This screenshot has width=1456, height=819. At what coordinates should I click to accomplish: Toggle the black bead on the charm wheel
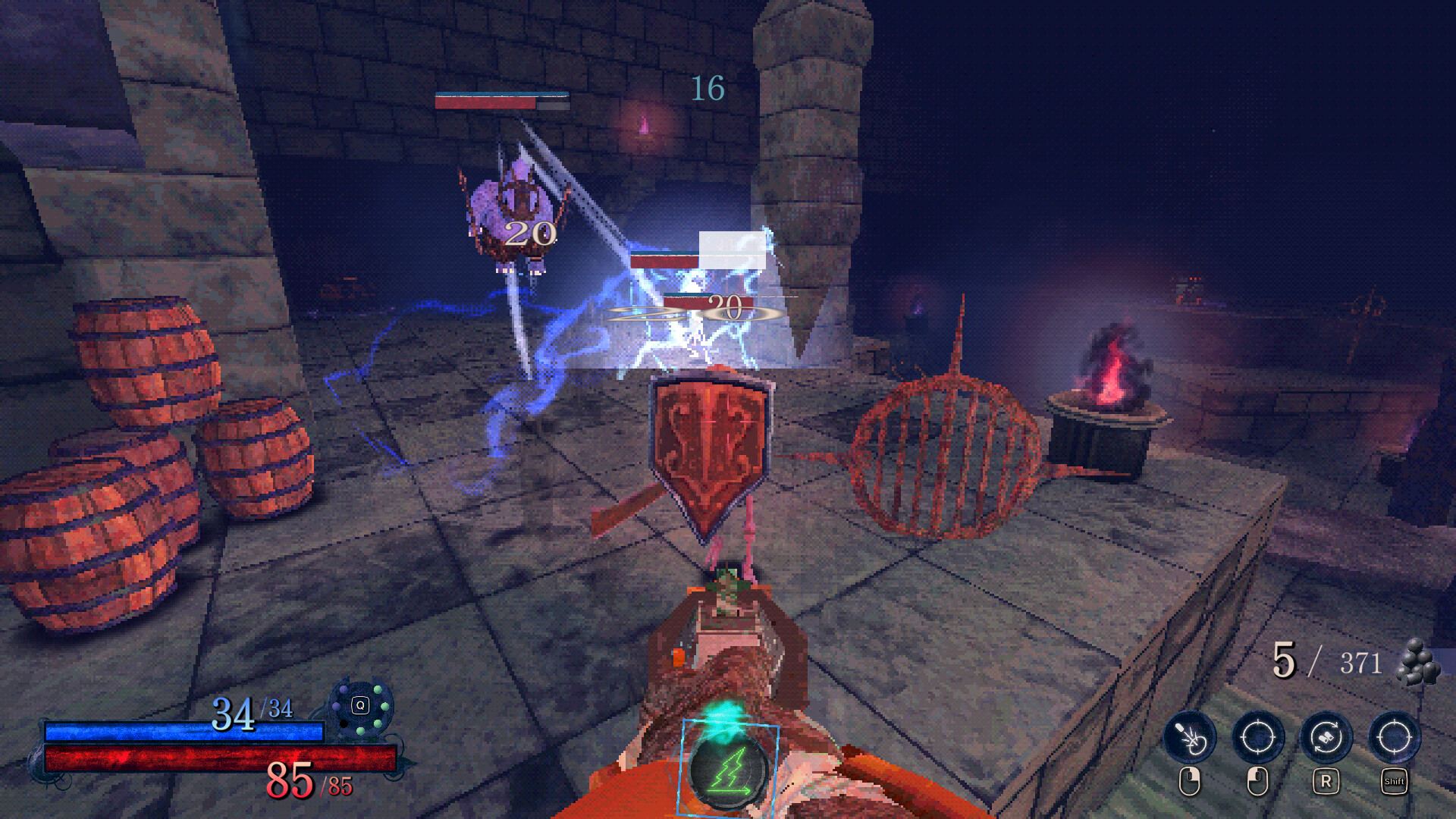pyautogui.click(x=344, y=723)
